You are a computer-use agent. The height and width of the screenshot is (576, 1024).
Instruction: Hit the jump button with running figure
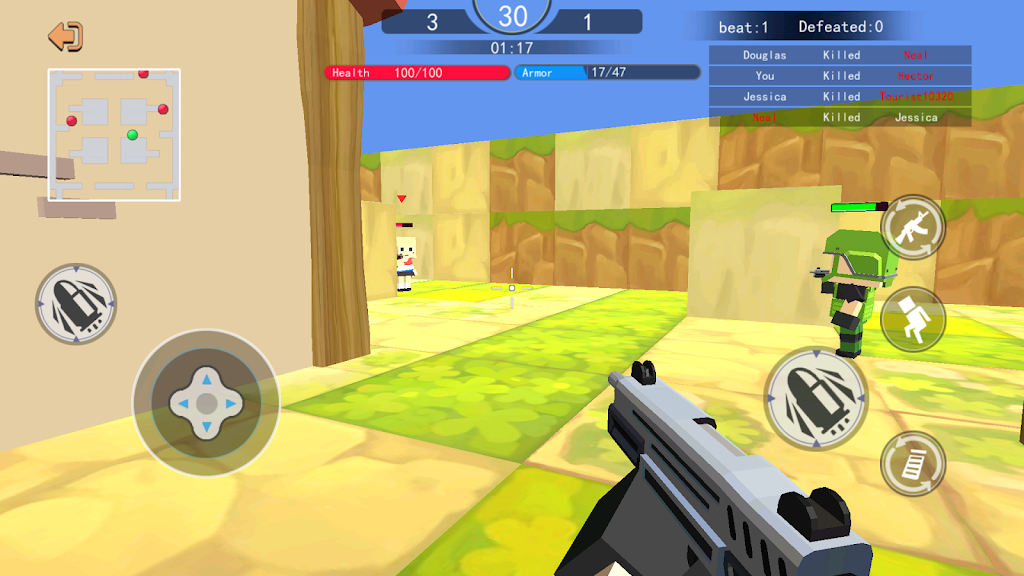(x=913, y=320)
